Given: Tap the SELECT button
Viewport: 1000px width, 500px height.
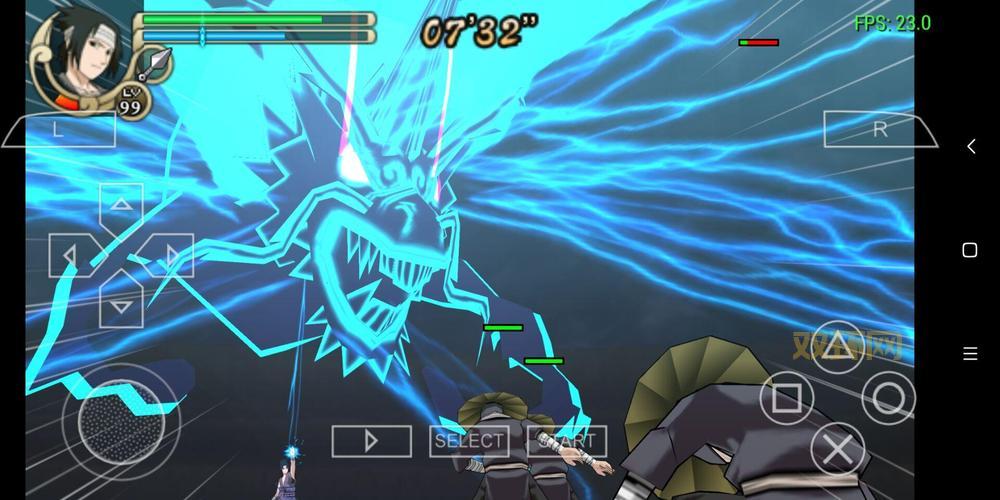Looking at the screenshot, I should pos(469,441).
